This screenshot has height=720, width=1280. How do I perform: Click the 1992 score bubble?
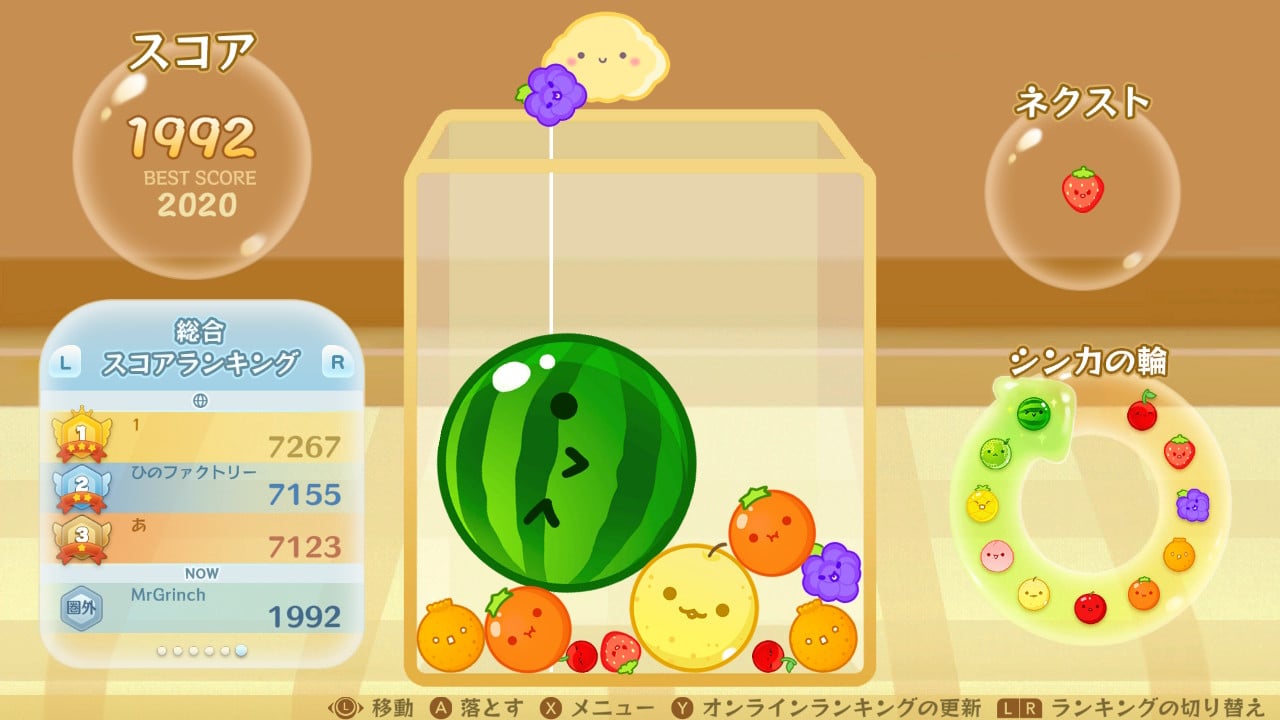click(x=196, y=158)
